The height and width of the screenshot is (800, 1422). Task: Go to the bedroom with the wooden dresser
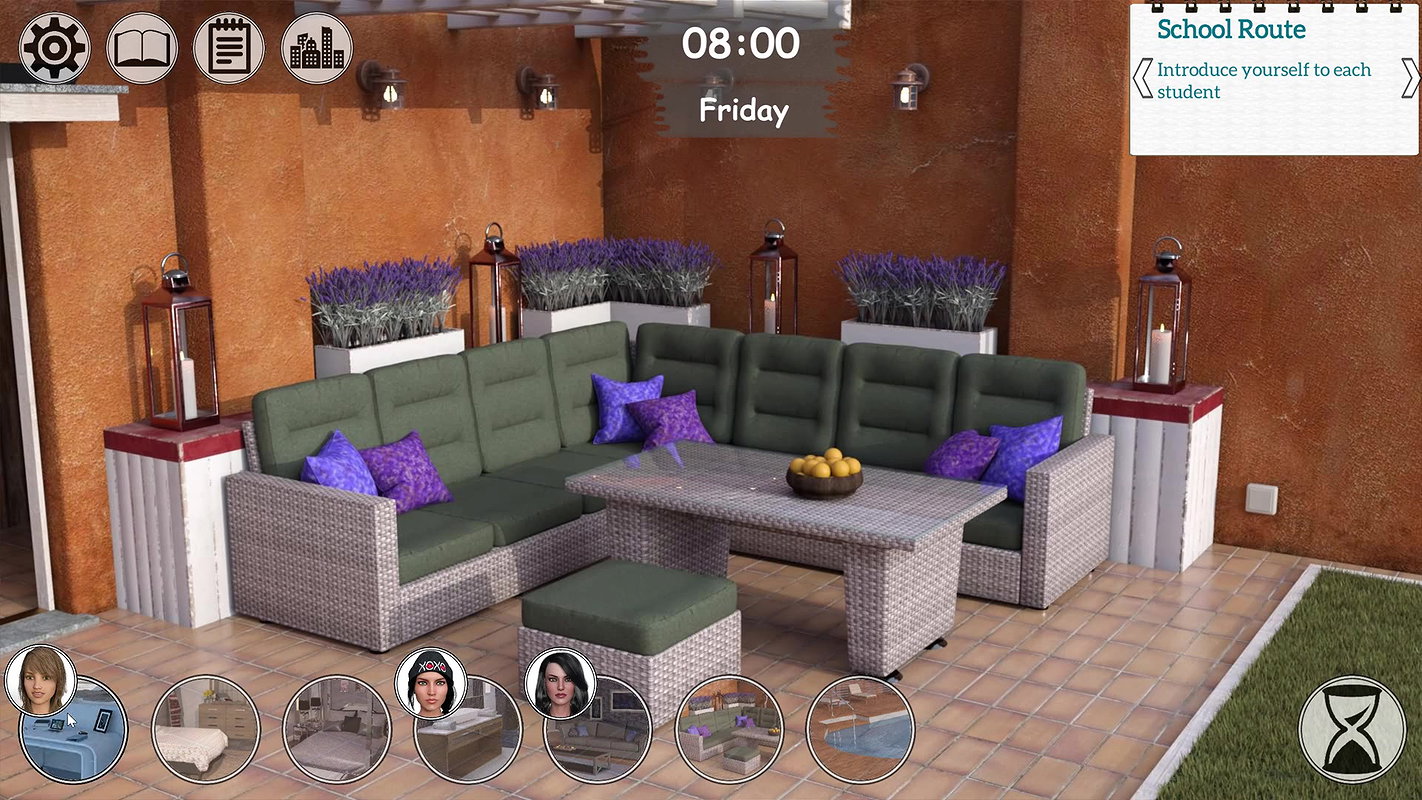(206, 730)
